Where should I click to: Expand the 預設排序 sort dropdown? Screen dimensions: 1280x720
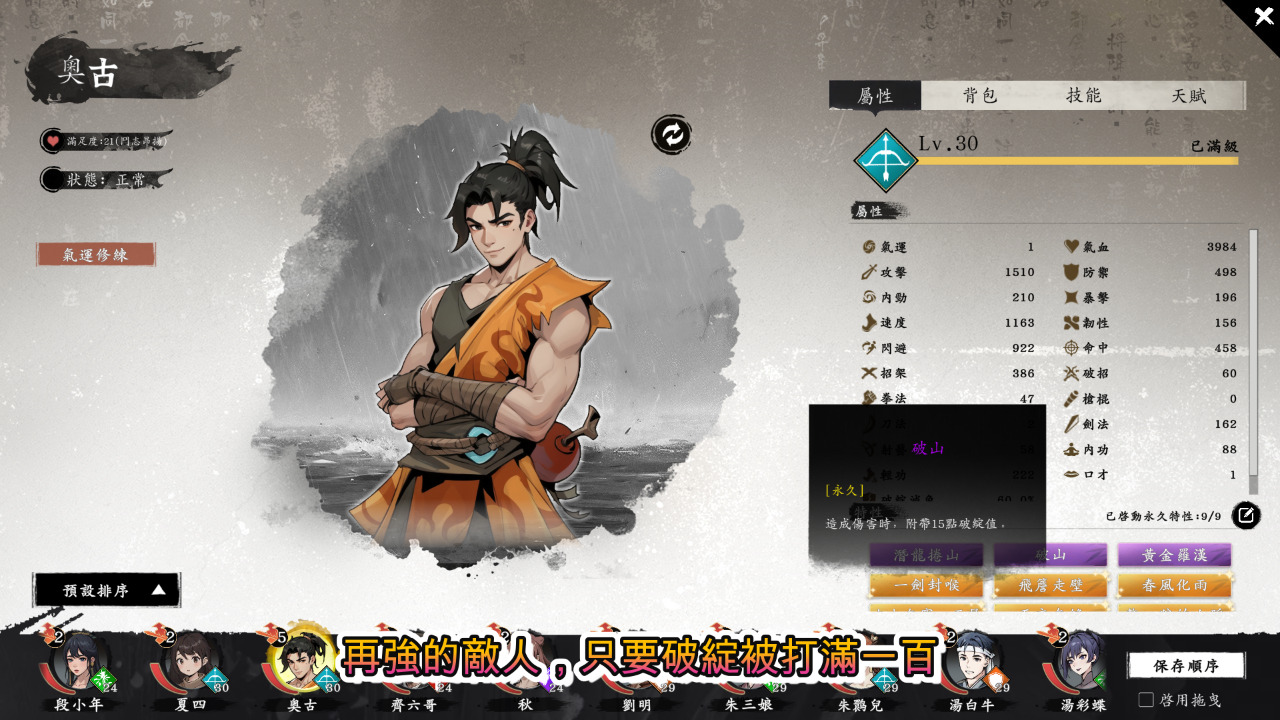coord(107,590)
